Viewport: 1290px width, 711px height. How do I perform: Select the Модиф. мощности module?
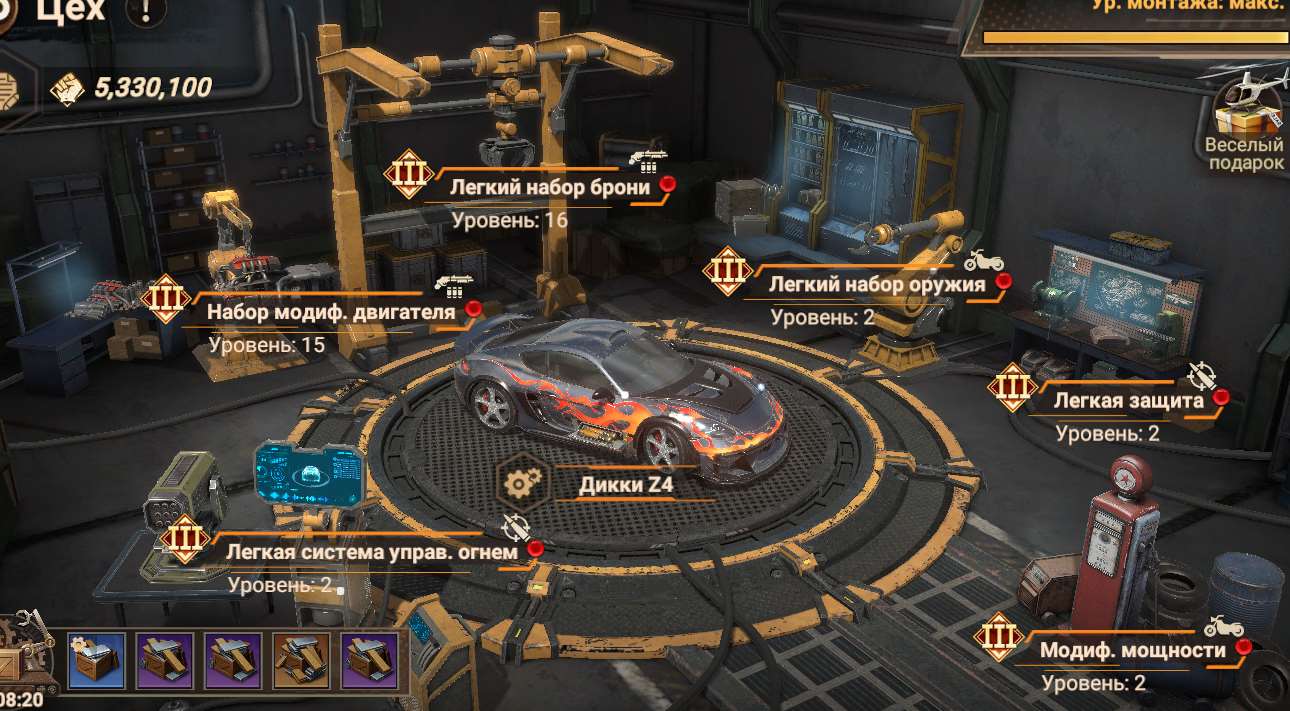tap(1132, 651)
